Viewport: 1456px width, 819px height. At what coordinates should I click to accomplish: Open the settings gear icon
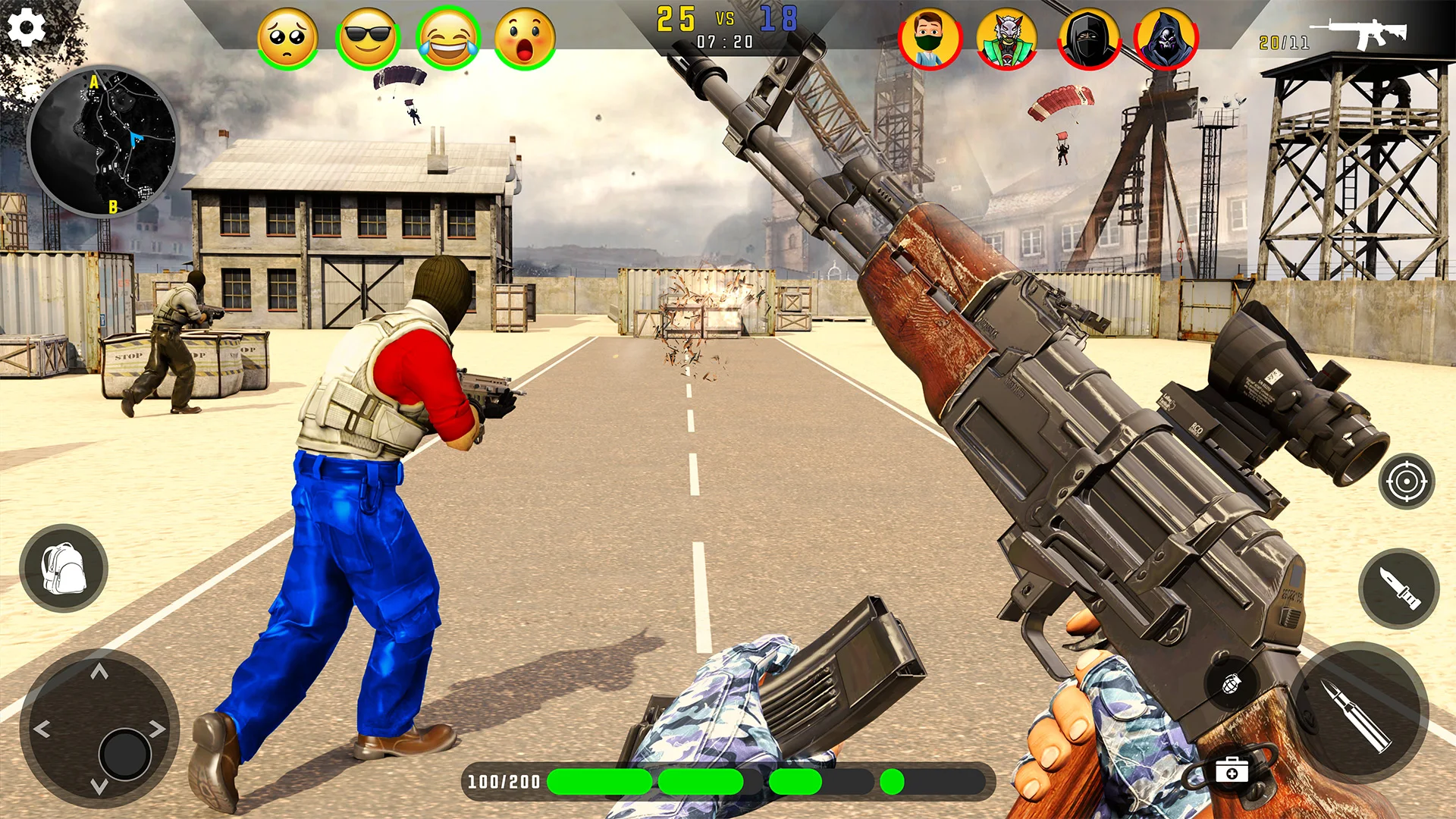(x=27, y=28)
